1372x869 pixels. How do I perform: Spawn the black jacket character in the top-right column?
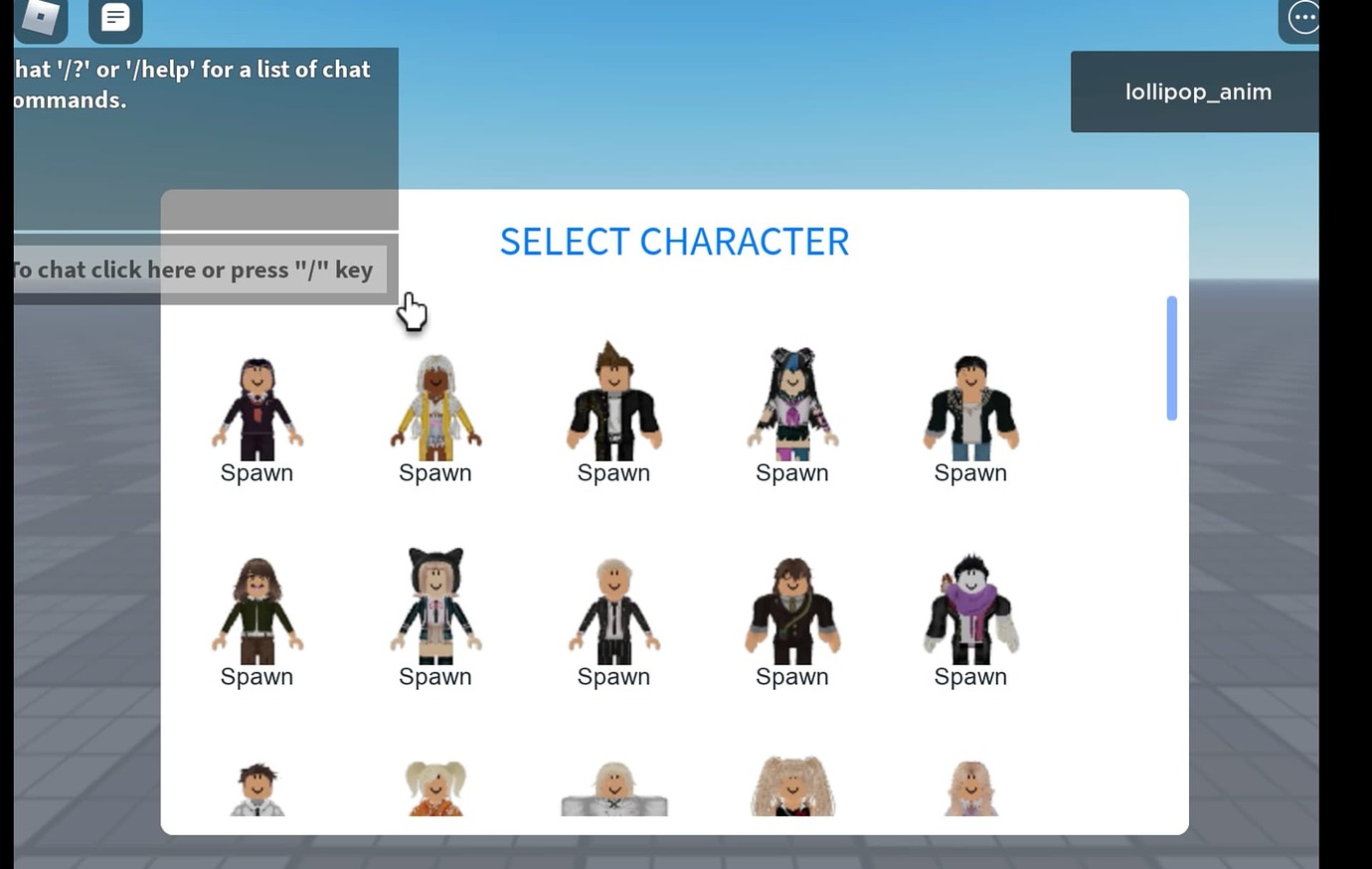click(970, 472)
